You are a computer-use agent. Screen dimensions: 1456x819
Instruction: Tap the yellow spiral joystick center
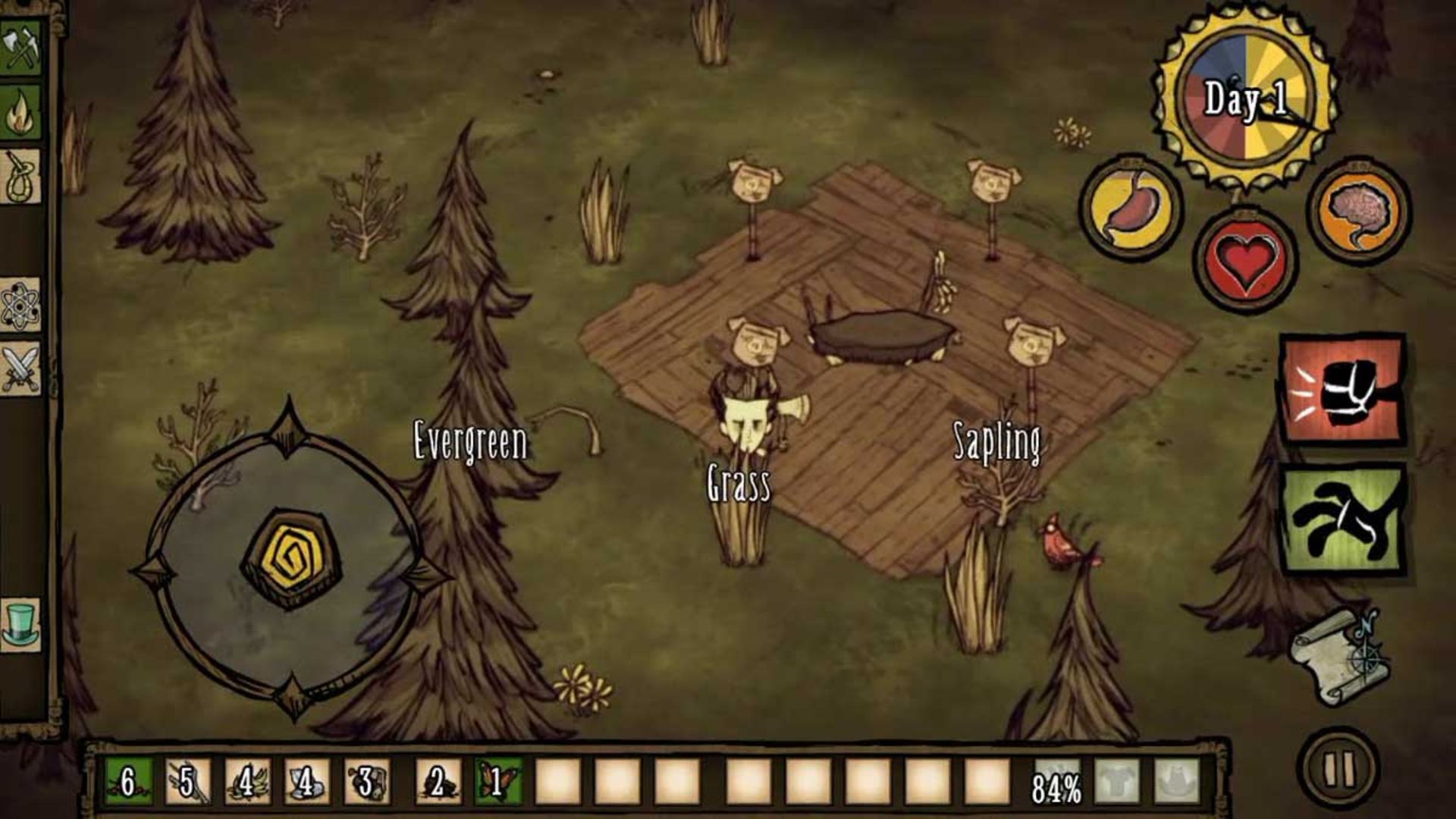click(290, 558)
